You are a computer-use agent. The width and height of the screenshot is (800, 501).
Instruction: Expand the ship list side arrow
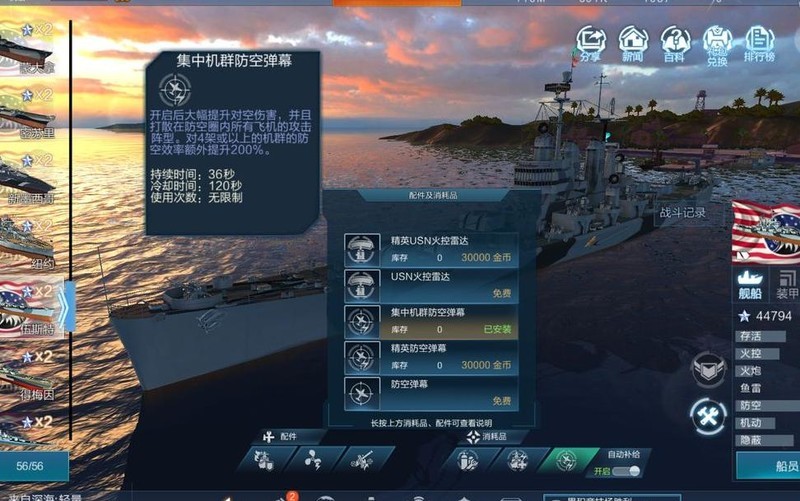tap(64, 307)
